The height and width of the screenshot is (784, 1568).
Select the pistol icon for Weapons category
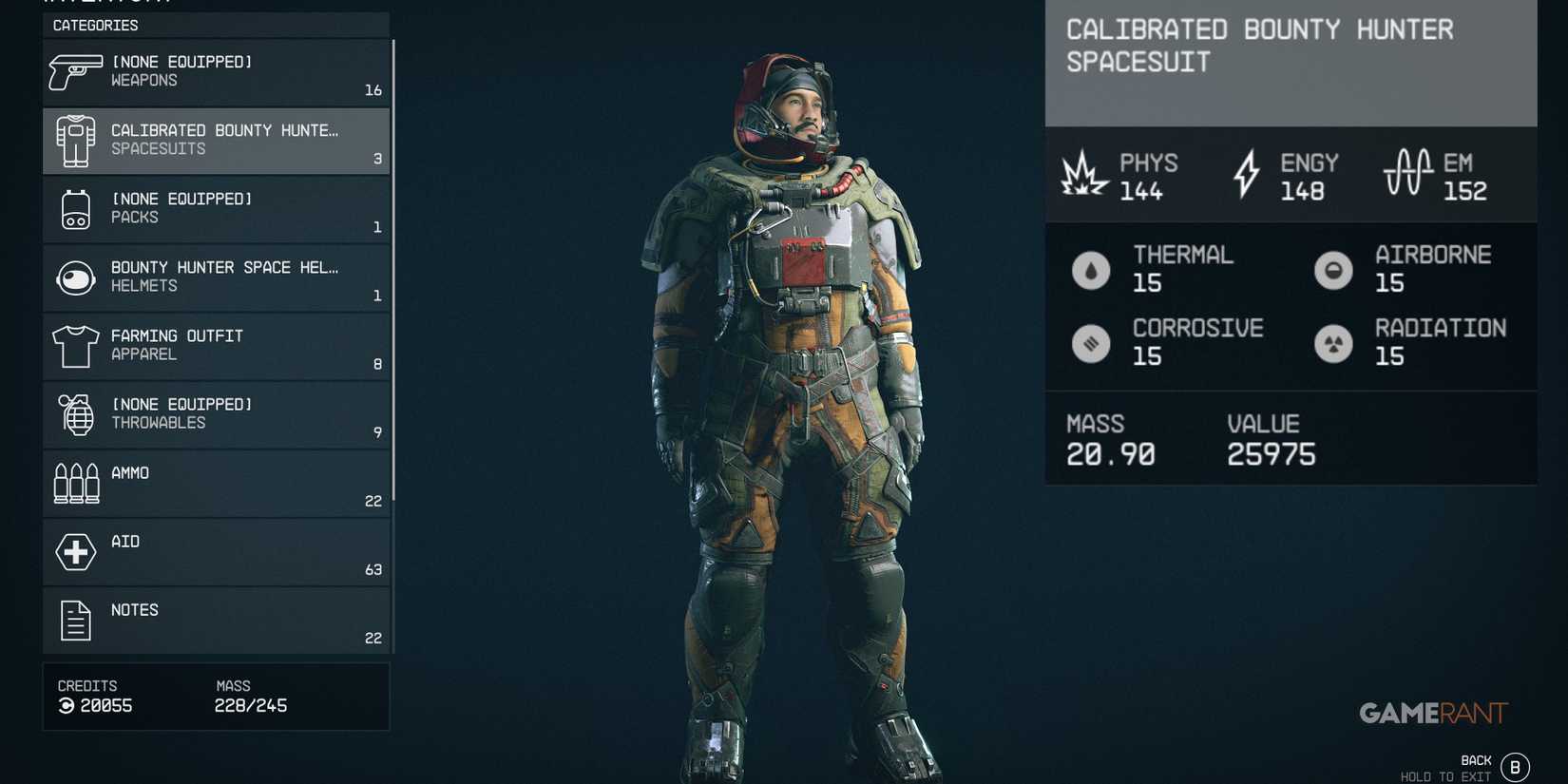click(75, 71)
